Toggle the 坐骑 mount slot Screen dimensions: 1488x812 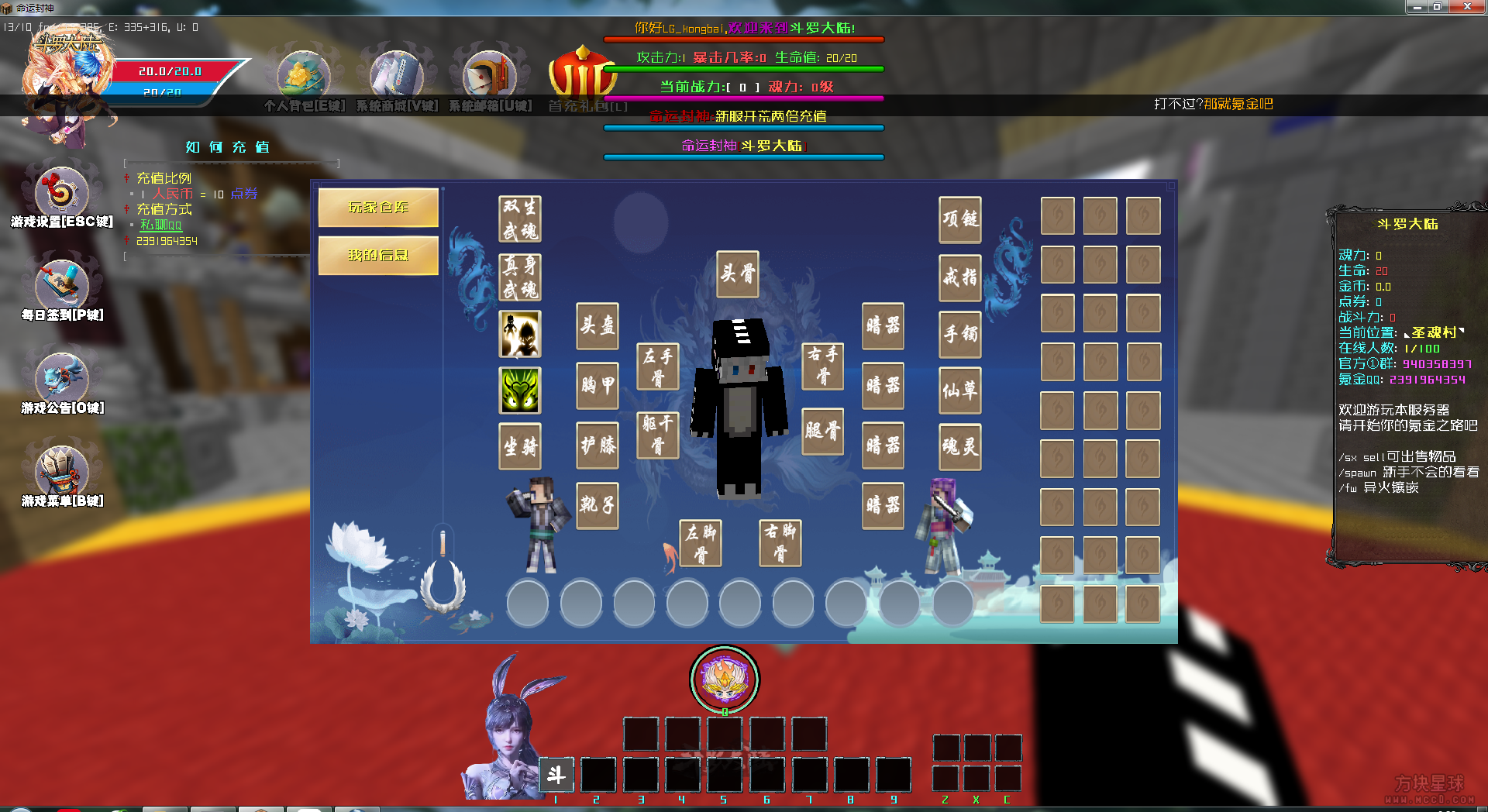519,447
